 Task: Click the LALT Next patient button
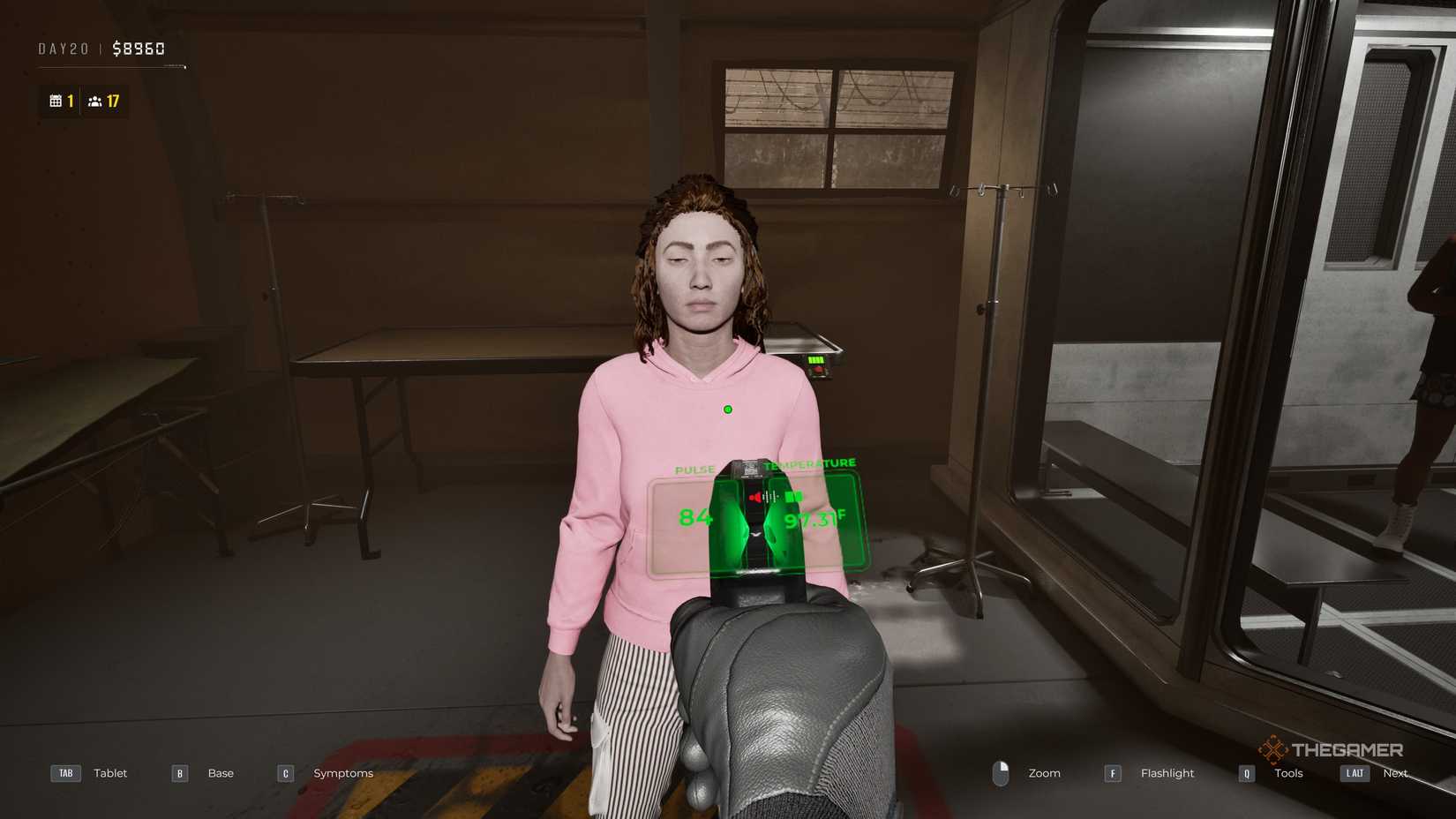pyautogui.click(x=1354, y=772)
